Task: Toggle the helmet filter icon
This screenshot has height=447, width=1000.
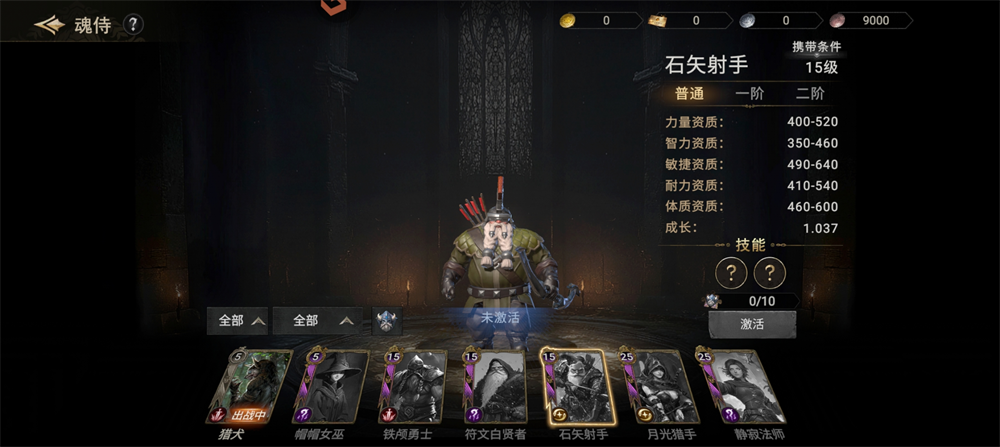Action: (x=388, y=321)
